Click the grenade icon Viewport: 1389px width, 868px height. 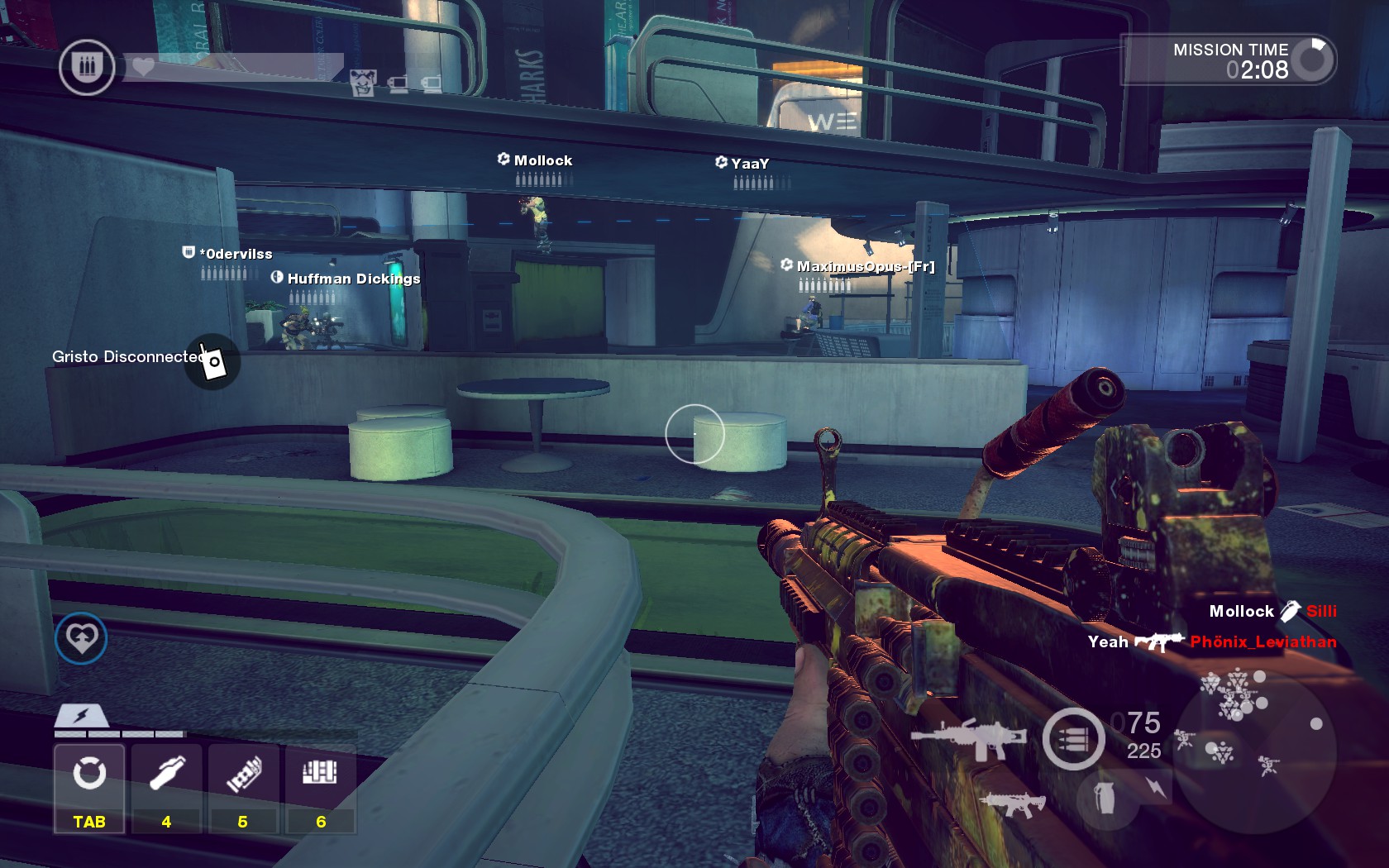pyautogui.click(x=1105, y=798)
